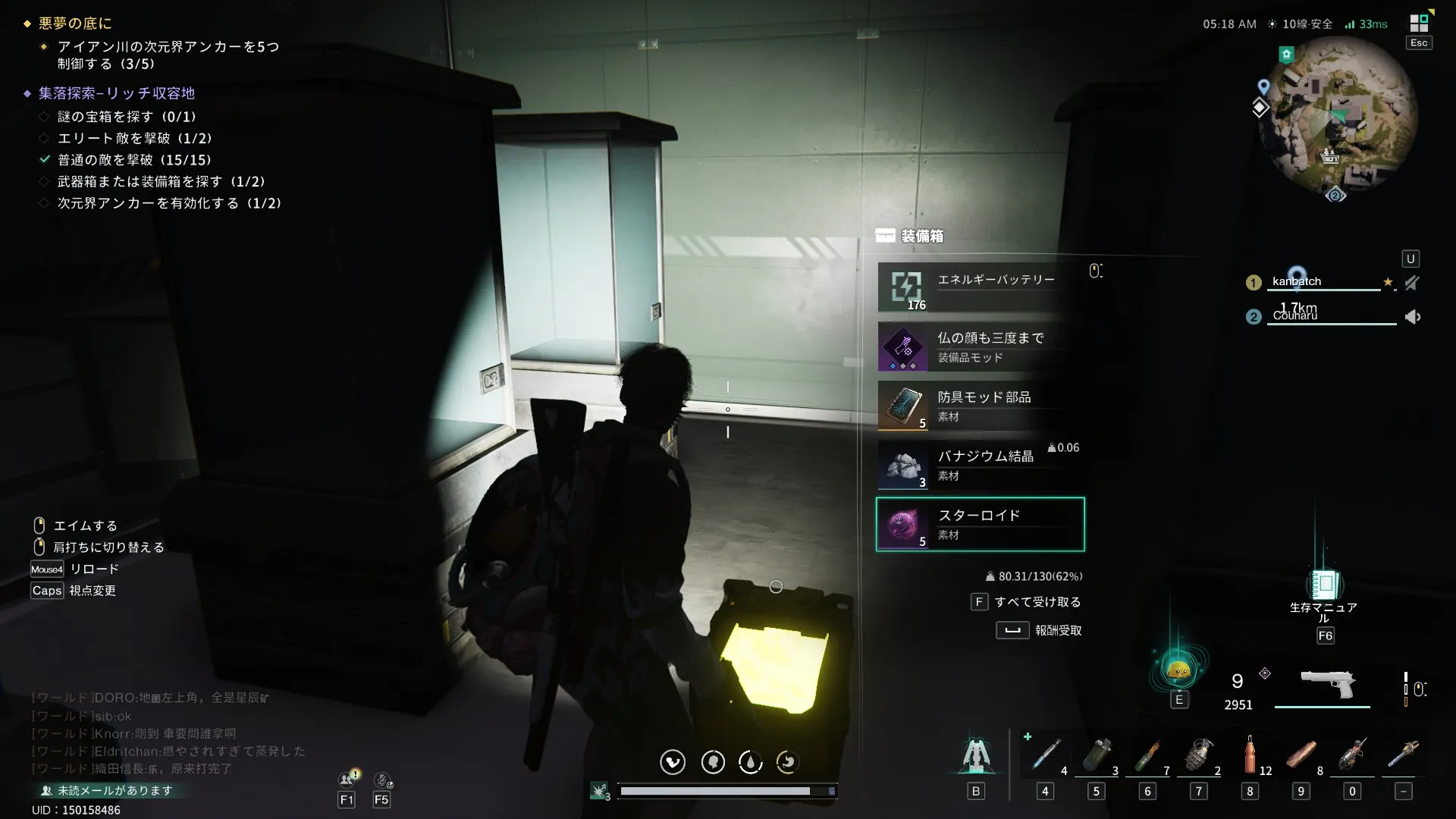Select the スターロイド loot entry
The image size is (1456, 819).
coord(980,524)
